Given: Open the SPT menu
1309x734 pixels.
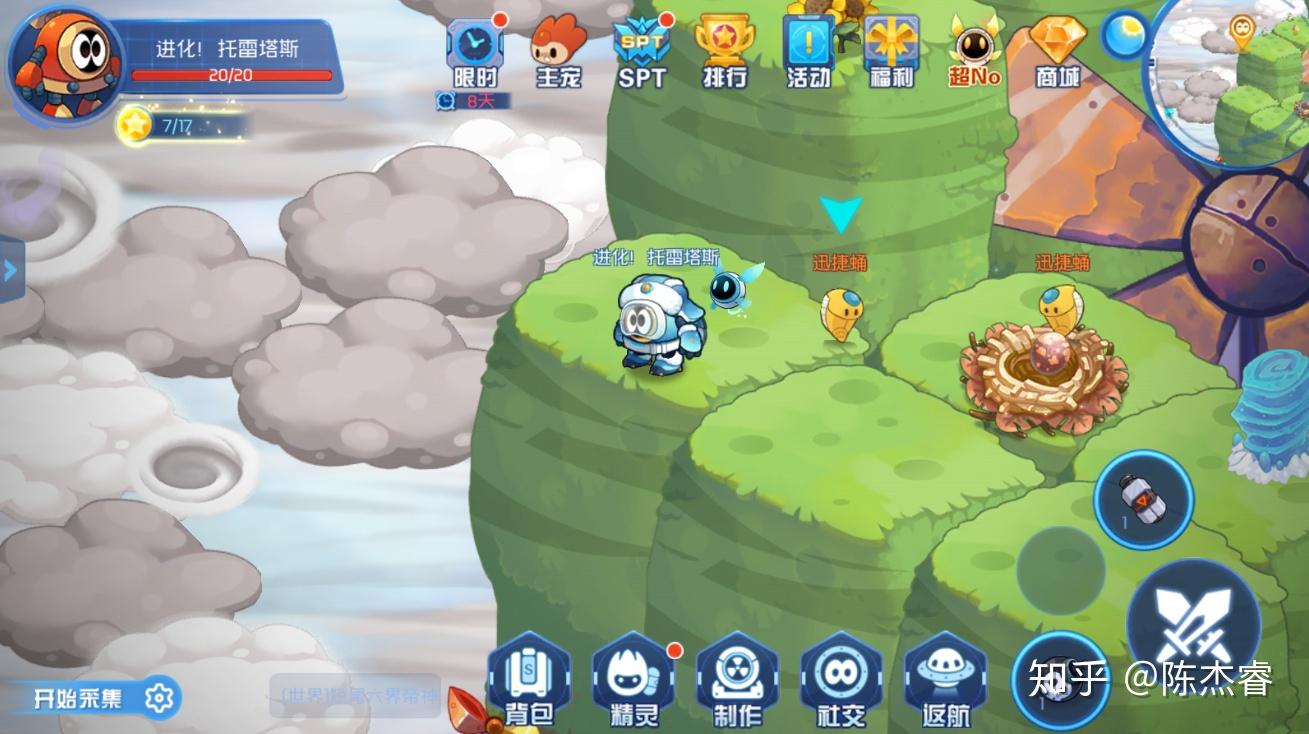Looking at the screenshot, I should click(x=641, y=49).
